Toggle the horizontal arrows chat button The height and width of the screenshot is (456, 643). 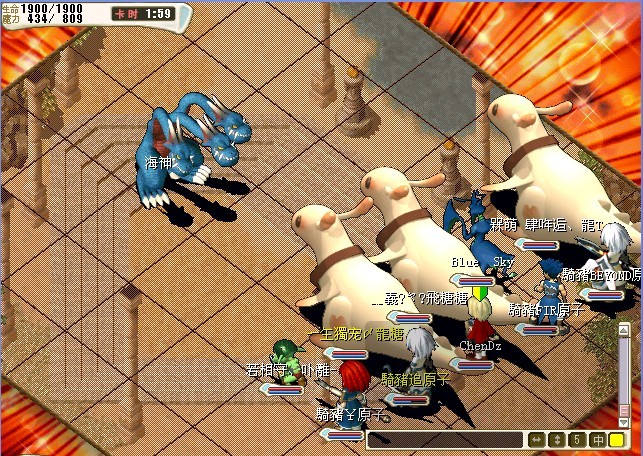tap(537, 440)
